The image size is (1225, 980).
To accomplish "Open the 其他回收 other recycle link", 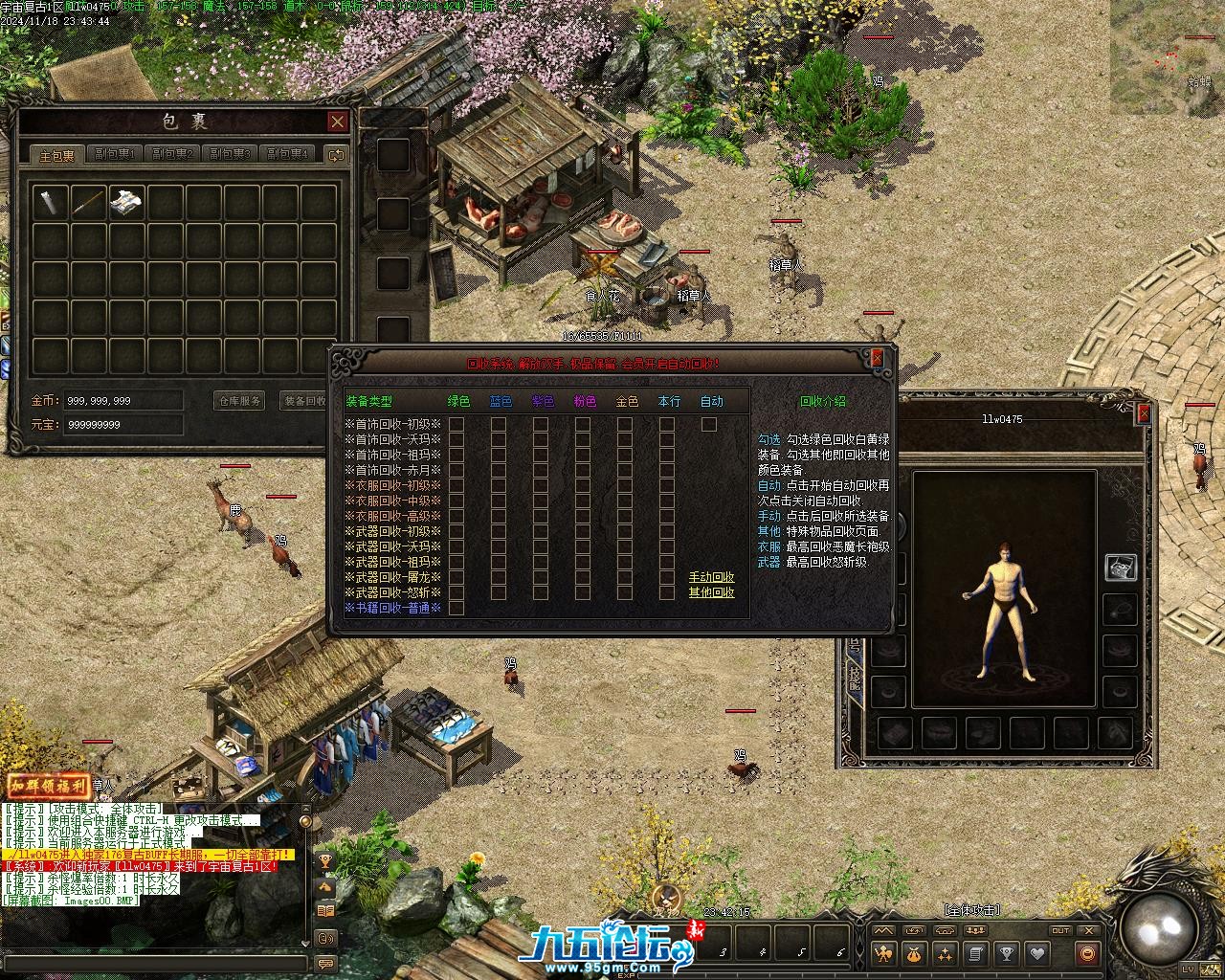I will click(x=712, y=592).
